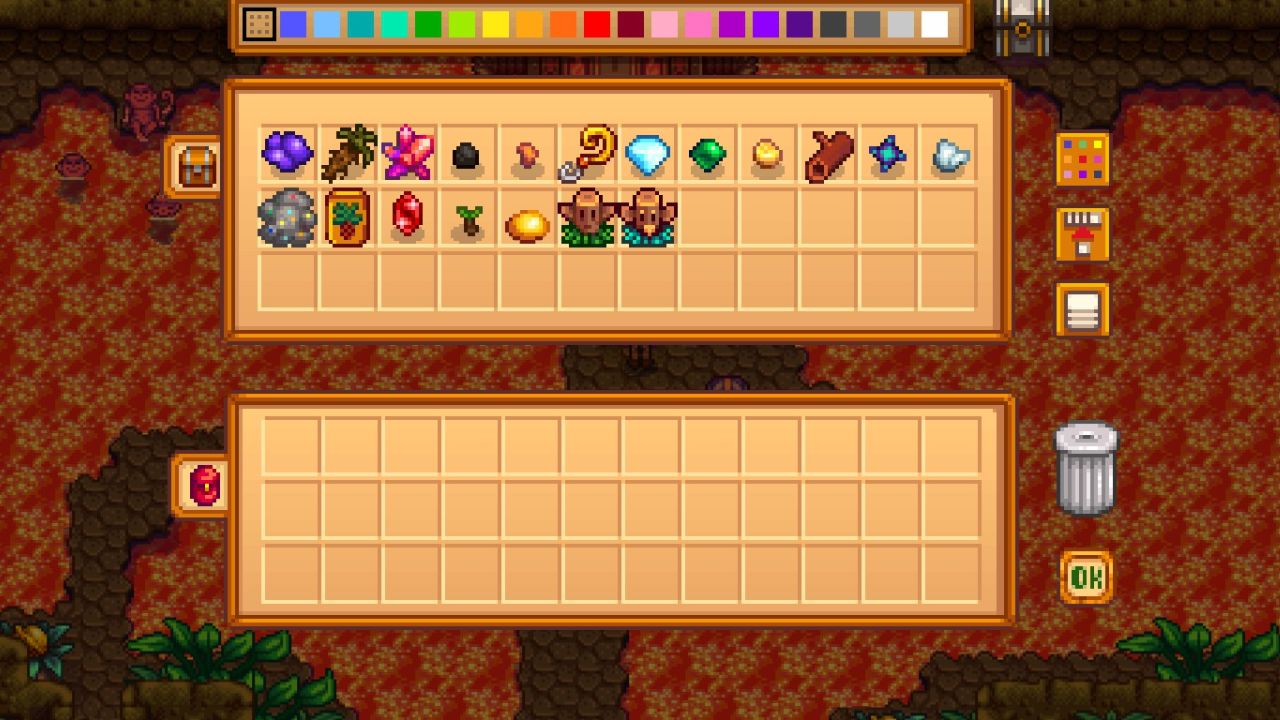Viewport: 1280px width, 720px height.
Task: Select the pineapple seeds packet
Action: click(x=349, y=219)
